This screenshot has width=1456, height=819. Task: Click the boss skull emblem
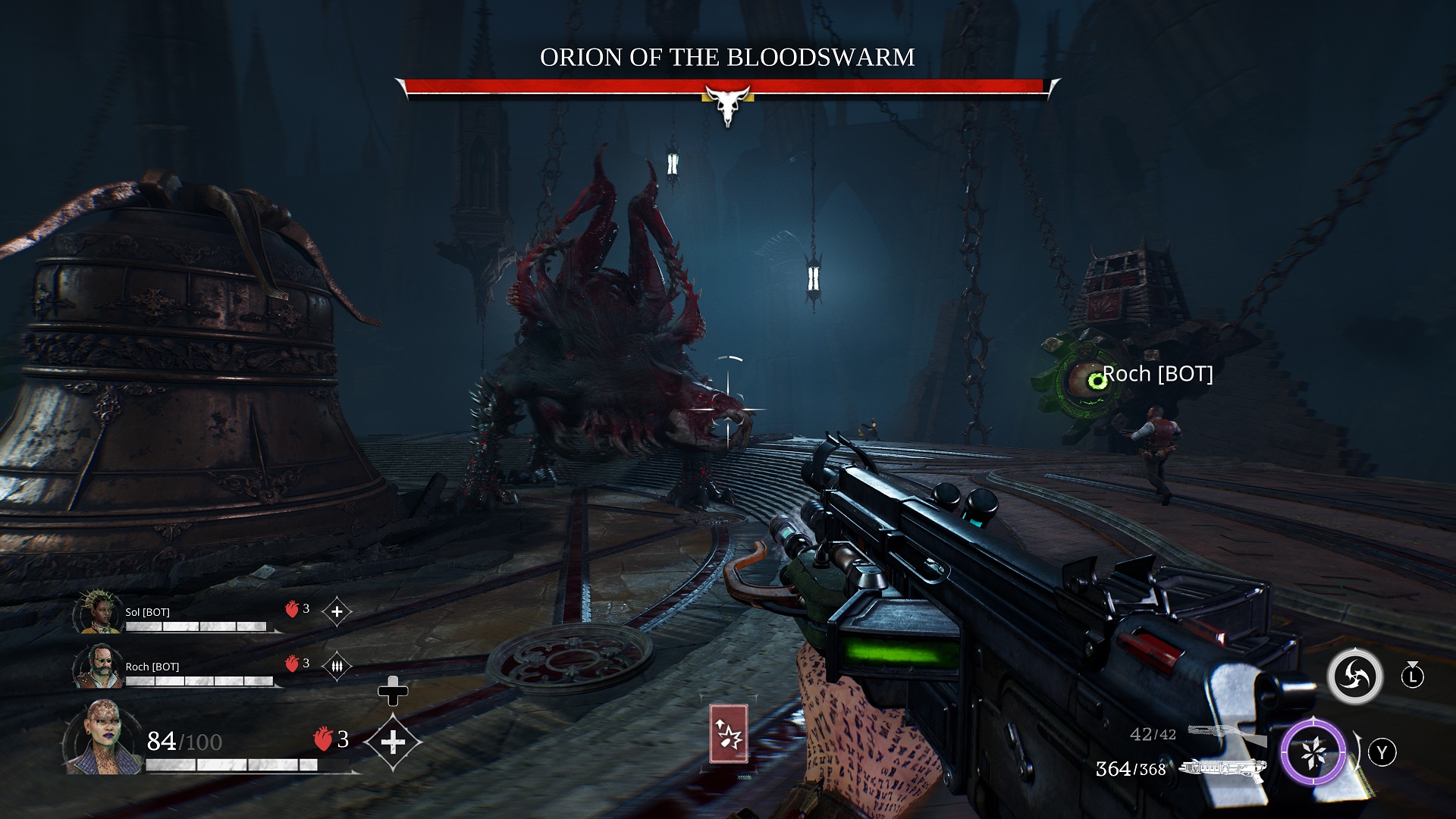pos(728,104)
